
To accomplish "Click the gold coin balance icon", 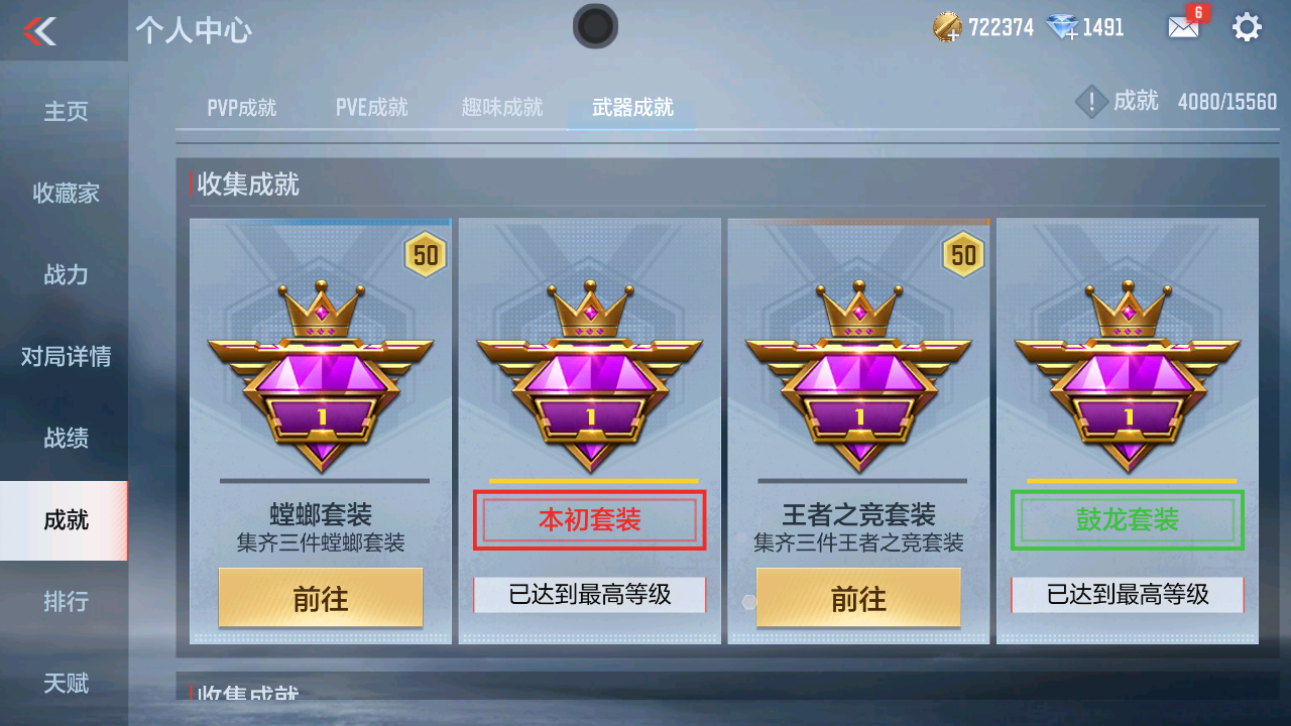I will (947, 27).
